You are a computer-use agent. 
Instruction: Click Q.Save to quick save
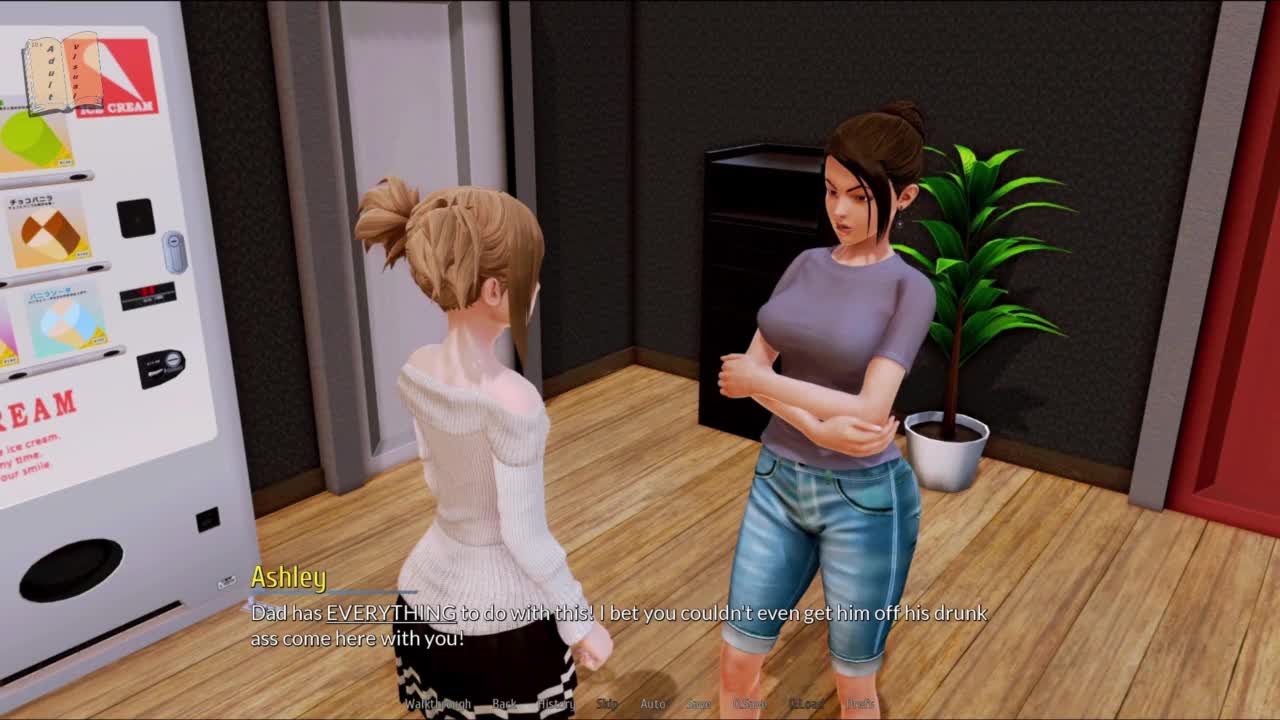pos(750,704)
